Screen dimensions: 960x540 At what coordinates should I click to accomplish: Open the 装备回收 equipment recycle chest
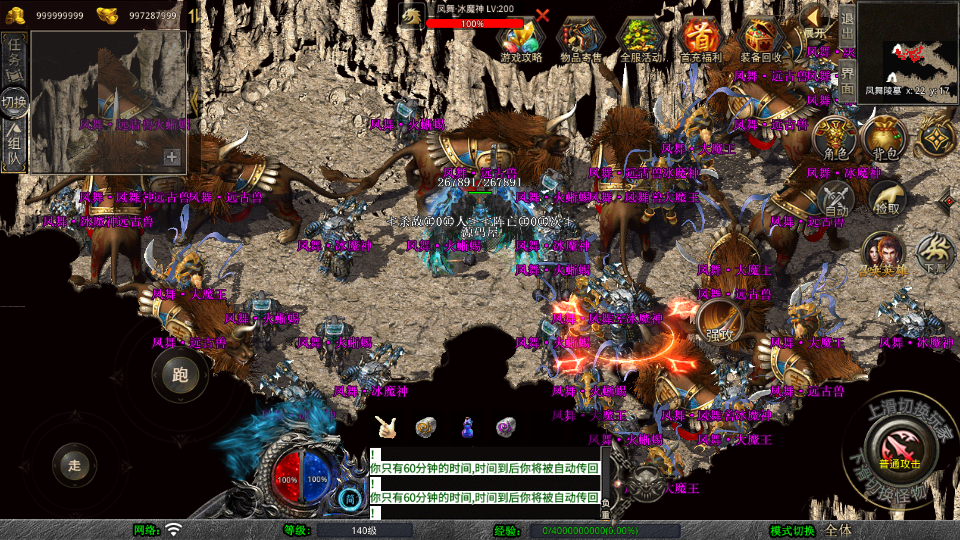pyautogui.click(x=762, y=40)
